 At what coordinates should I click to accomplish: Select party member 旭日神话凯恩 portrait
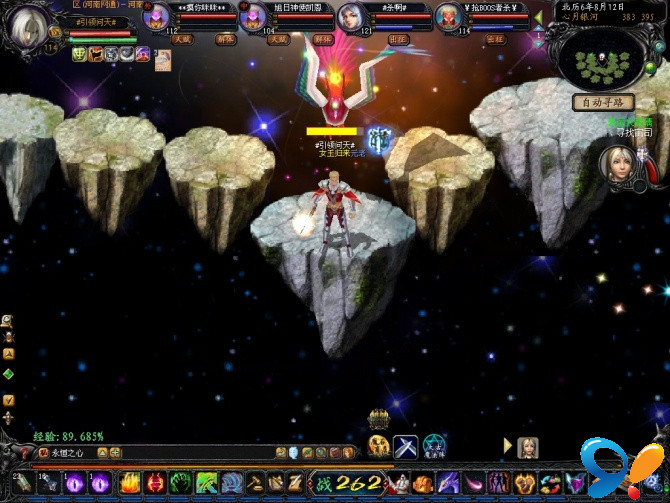(254, 19)
